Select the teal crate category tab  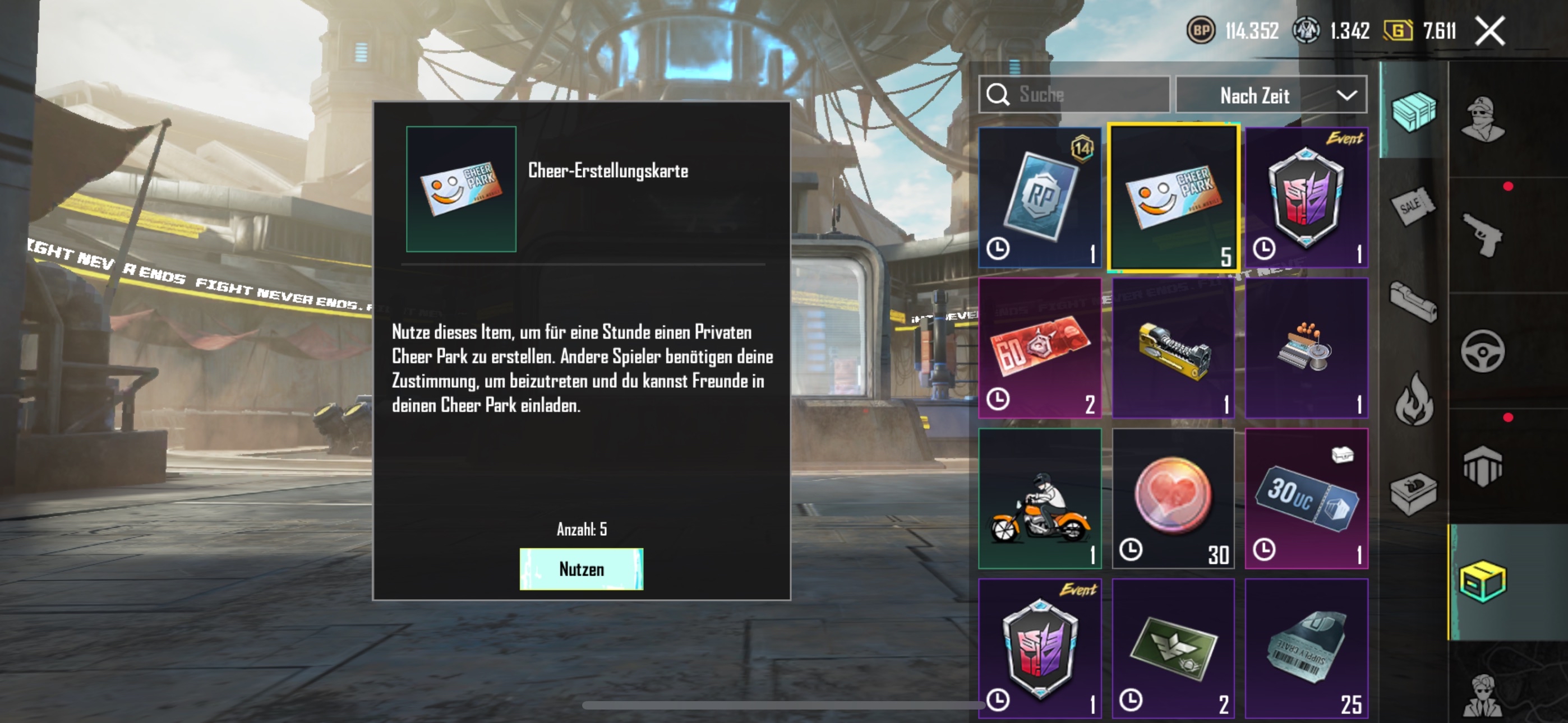pyautogui.click(x=1413, y=111)
